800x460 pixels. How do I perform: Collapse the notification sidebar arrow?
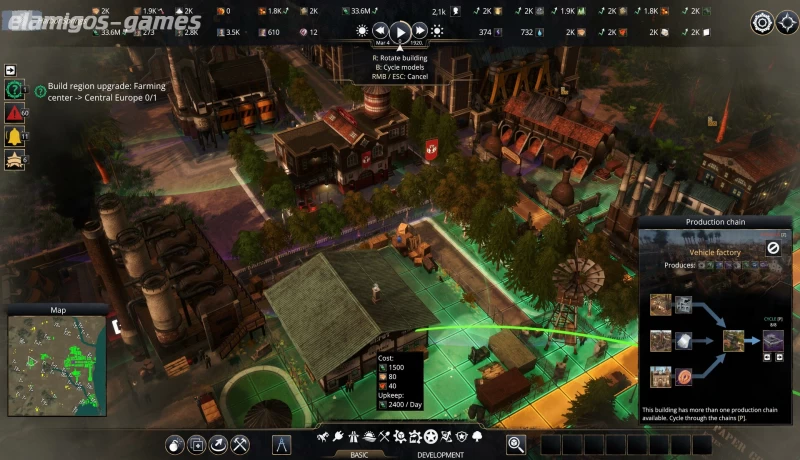(11, 70)
